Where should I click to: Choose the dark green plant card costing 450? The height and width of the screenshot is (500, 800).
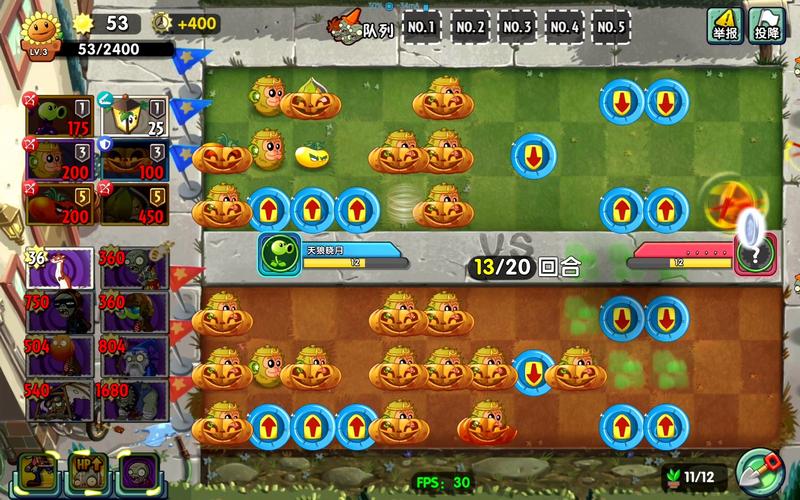(132, 203)
